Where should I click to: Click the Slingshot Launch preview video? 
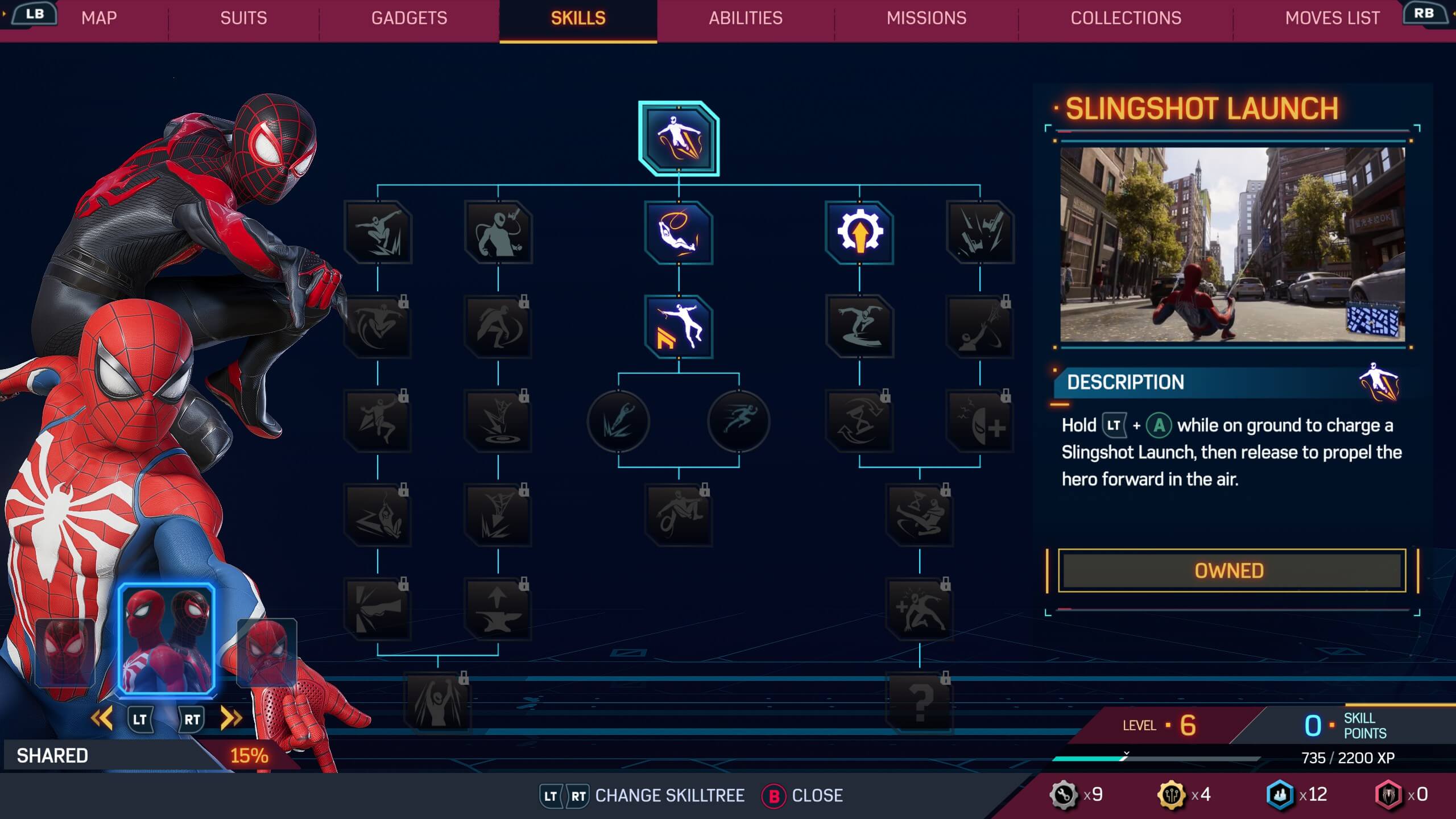(1232, 245)
